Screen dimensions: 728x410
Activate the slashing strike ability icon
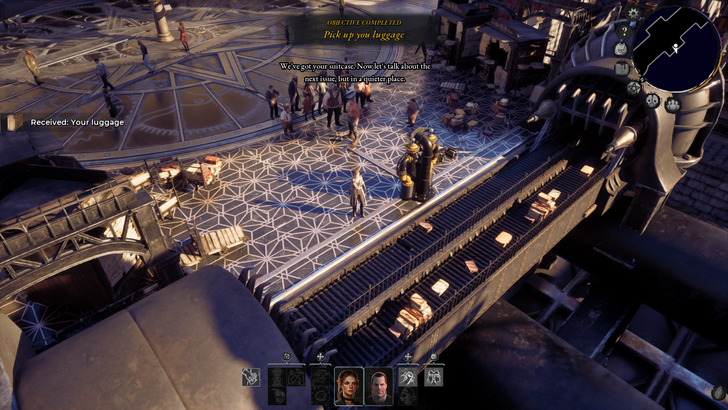[x=408, y=377]
